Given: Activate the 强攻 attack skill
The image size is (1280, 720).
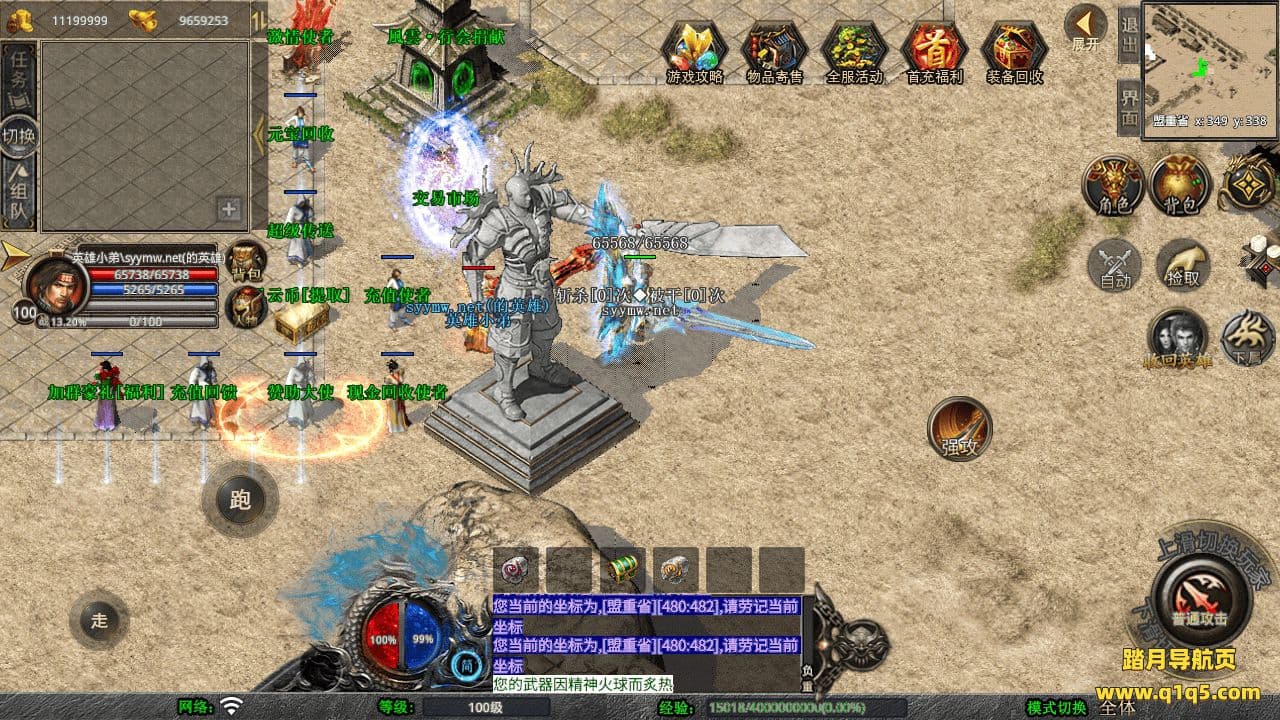Looking at the screenshot, I should (960, 429).
